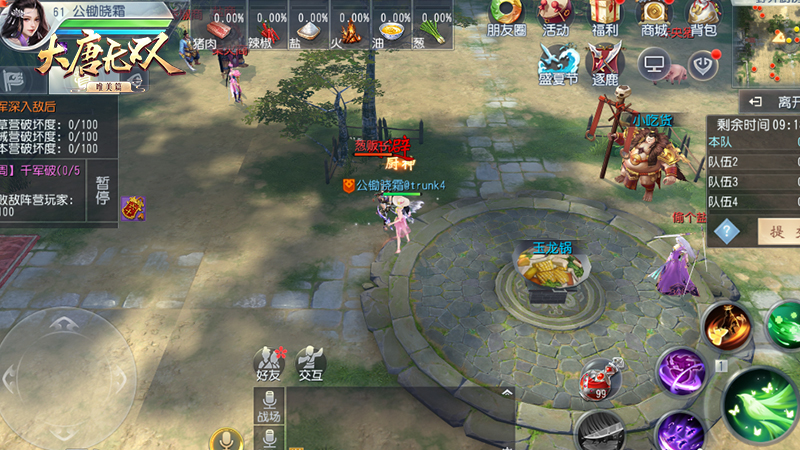Viewport: 800px width, 450px height.
Task: Open the 好友 friends list
Action: (267, 362)
